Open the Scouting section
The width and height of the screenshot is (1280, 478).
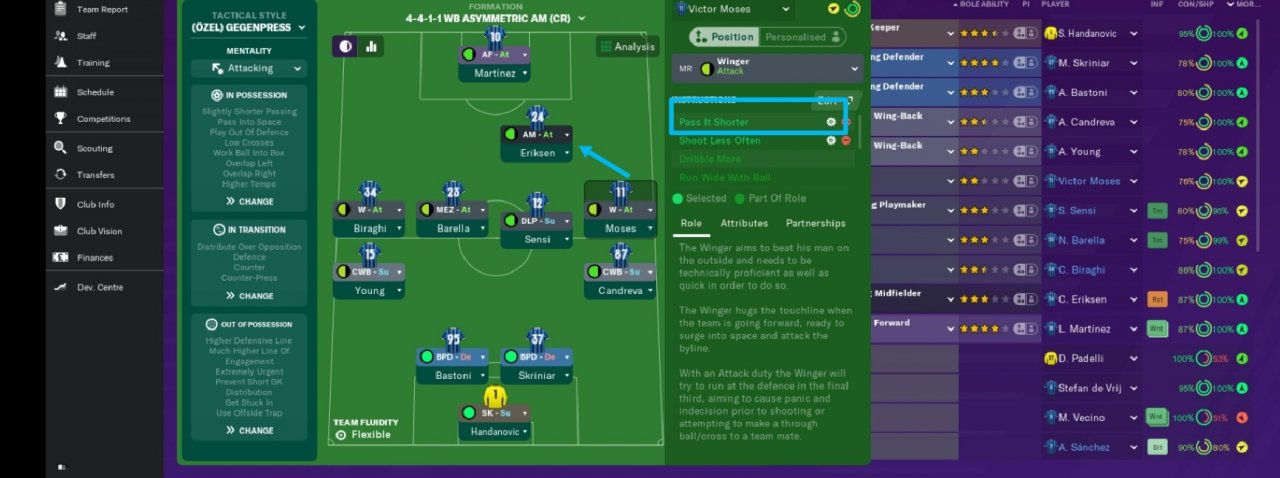[x=95, y=148]
